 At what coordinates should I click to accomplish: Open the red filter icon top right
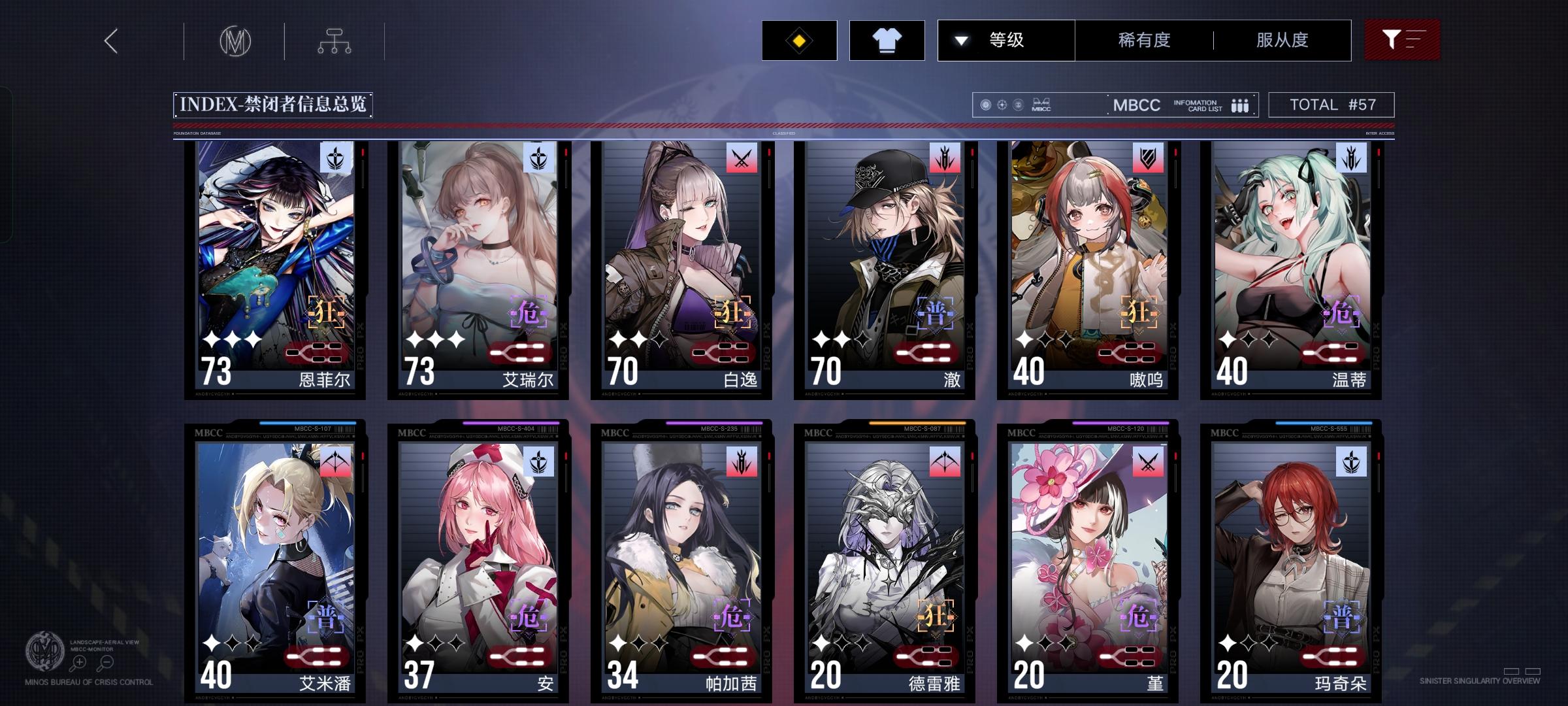click(1402, 40)
